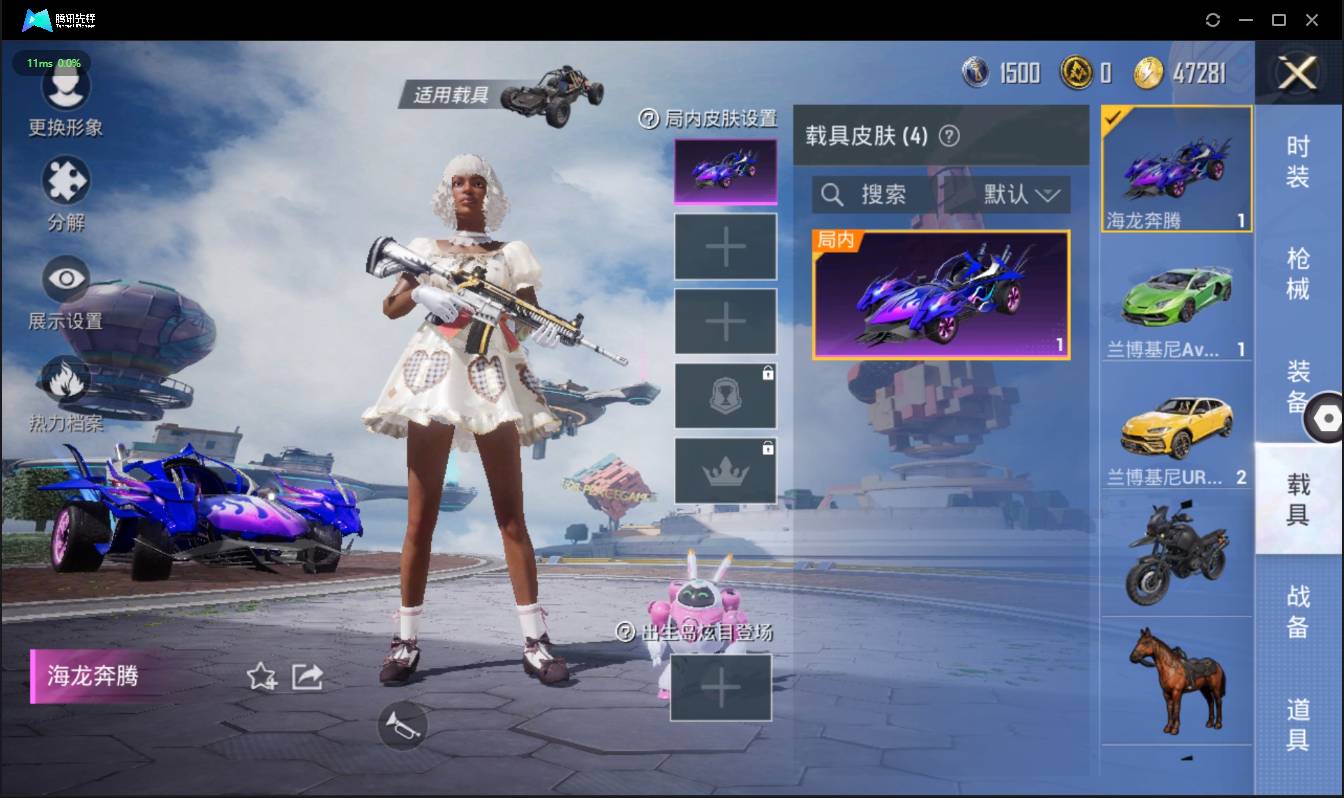Select the 局内 dragon car skin thumbnail
The height and width of the screenshot is (798, 1344).
(x=940, y=295)
